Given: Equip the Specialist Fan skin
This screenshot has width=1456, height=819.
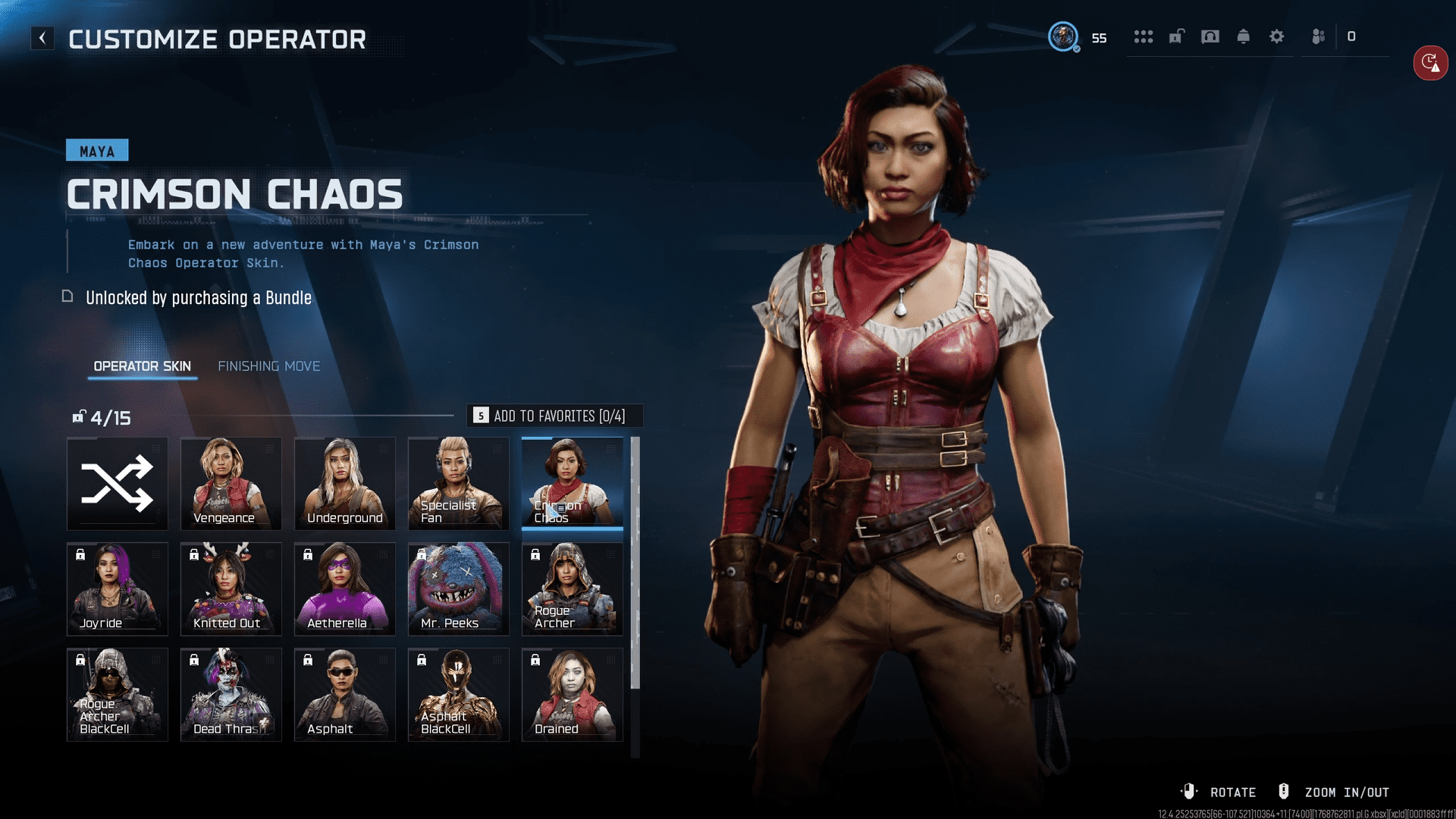Looking at the screenshot, I should [459, 483].
